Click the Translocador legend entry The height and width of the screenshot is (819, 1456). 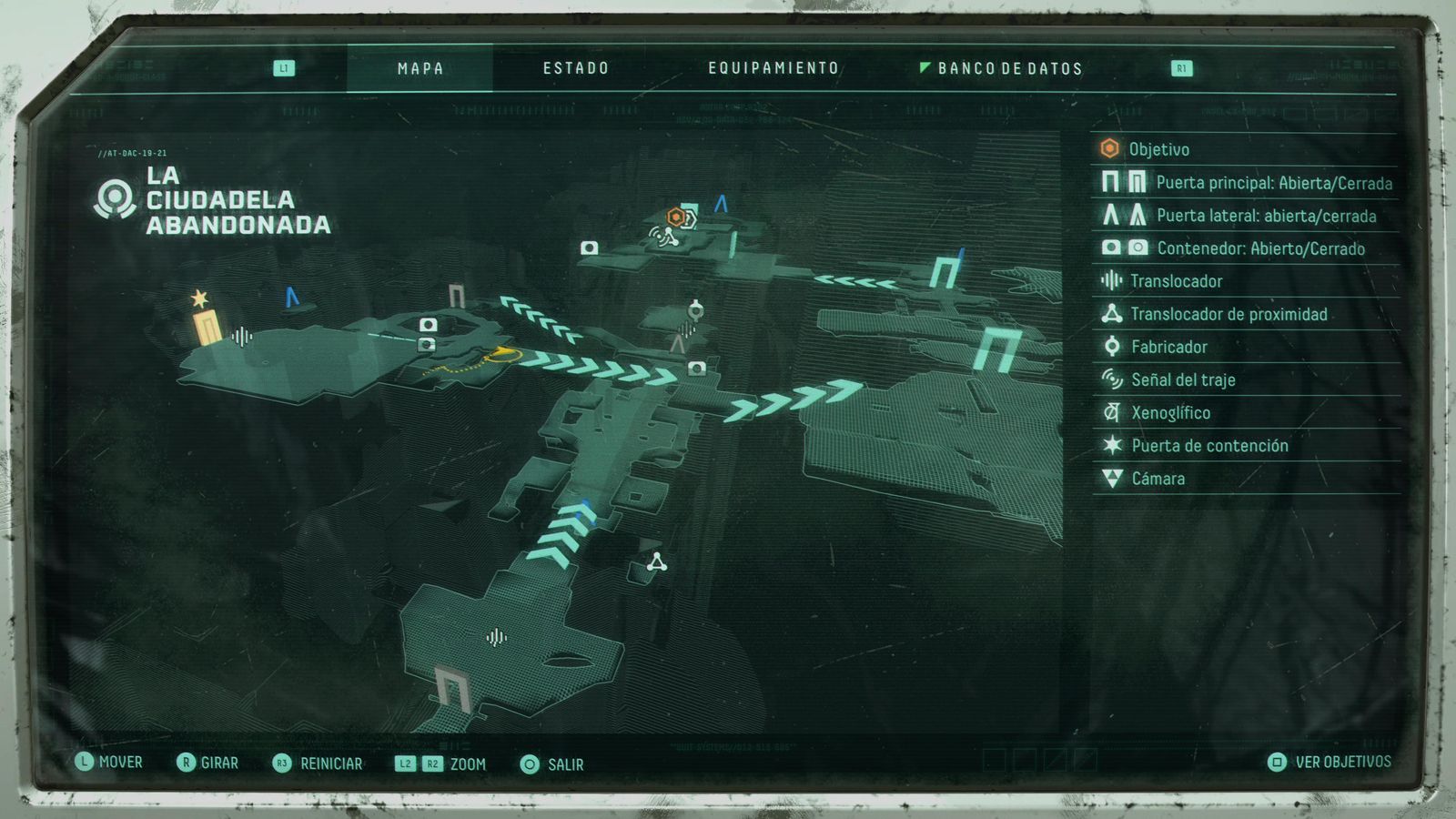point(1176,281)
